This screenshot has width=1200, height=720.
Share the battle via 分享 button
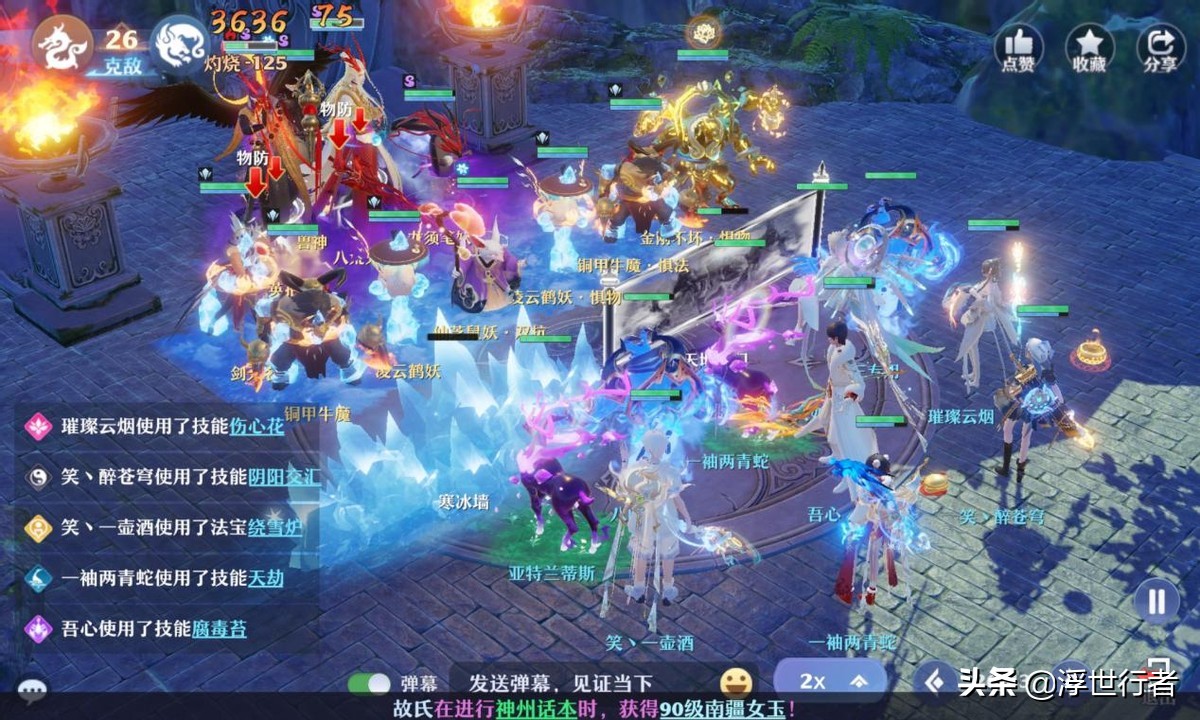click(x=1160, y=47)
